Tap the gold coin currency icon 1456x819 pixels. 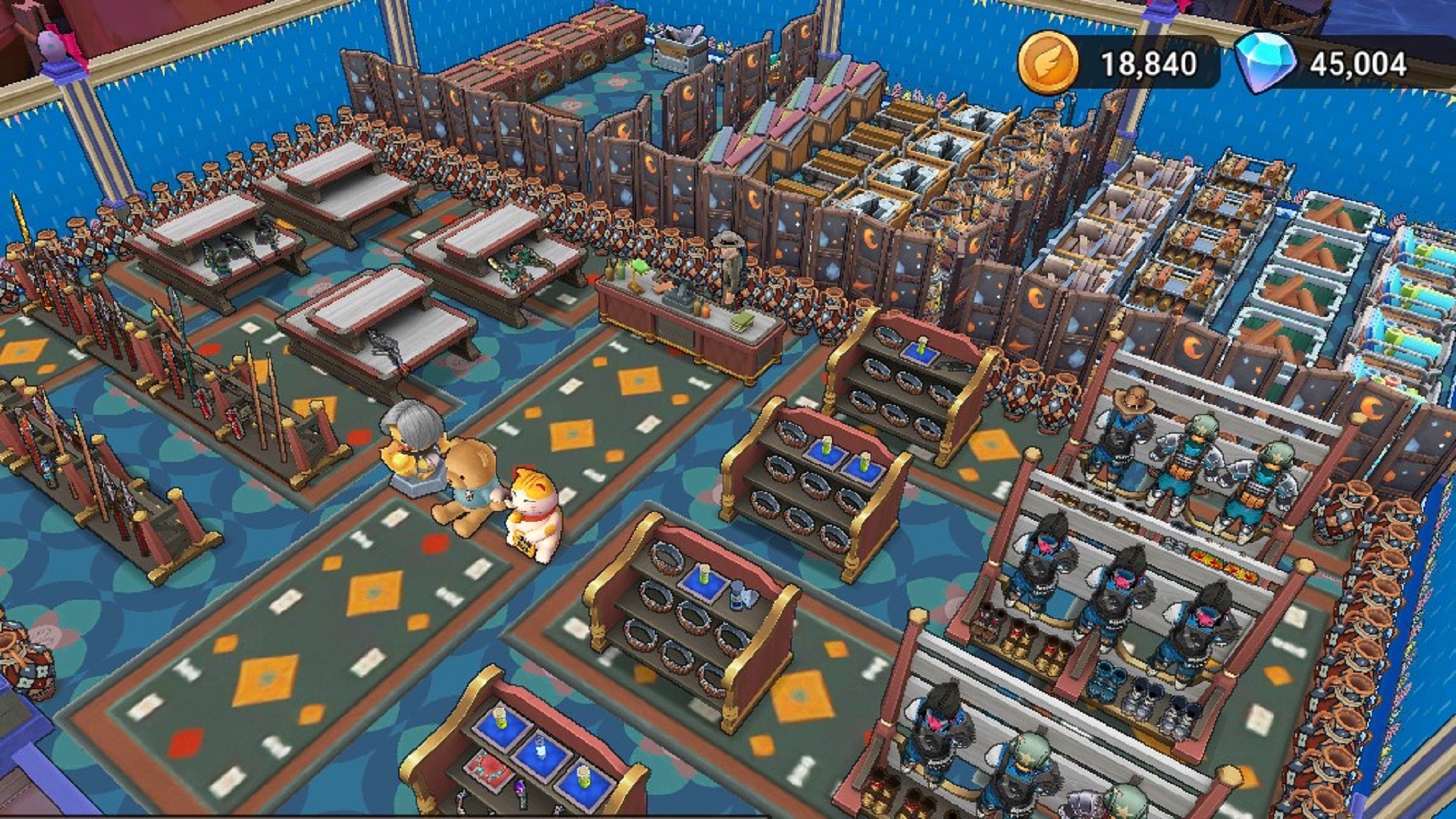(1047, 63)
